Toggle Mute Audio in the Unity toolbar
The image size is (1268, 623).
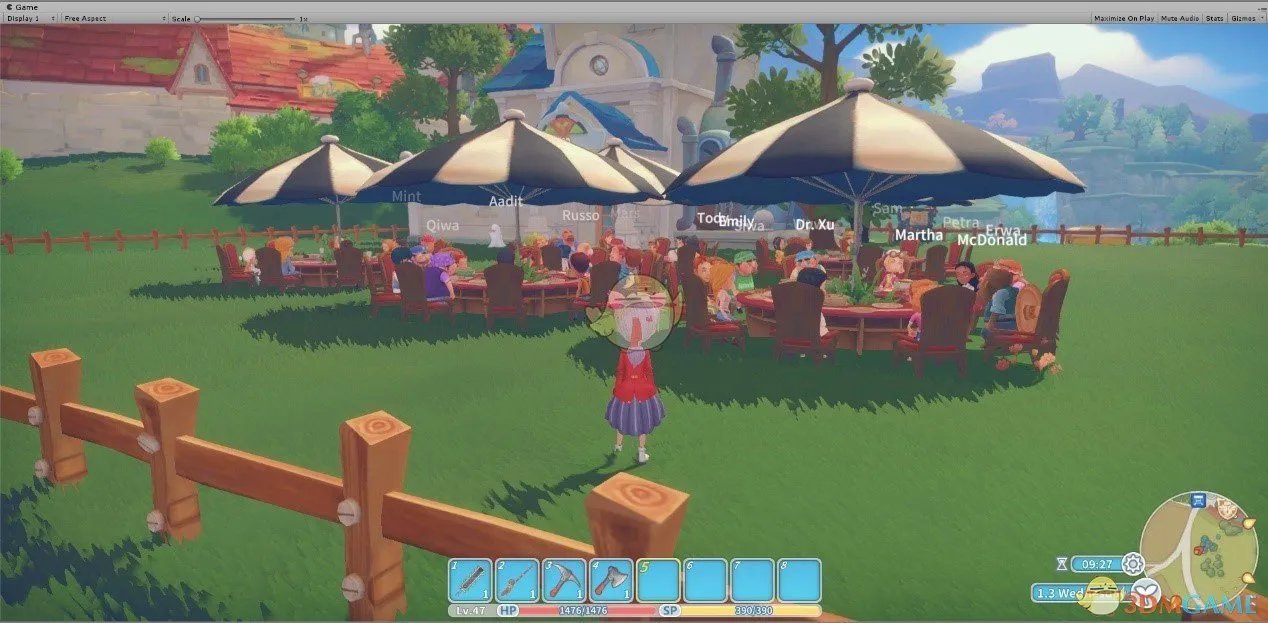[1180, 18]
